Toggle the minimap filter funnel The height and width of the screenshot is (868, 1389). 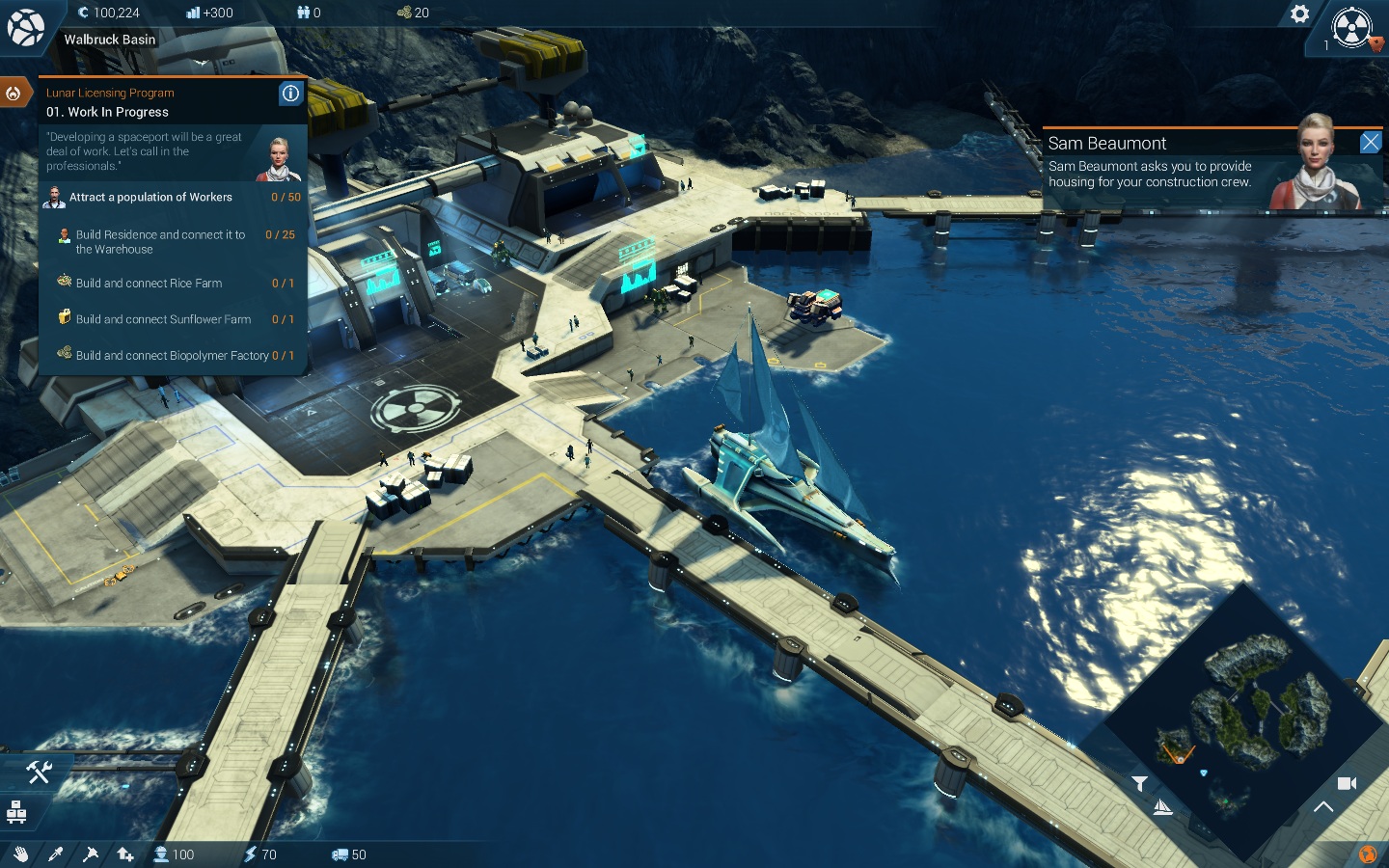(x=1139, y=783)
